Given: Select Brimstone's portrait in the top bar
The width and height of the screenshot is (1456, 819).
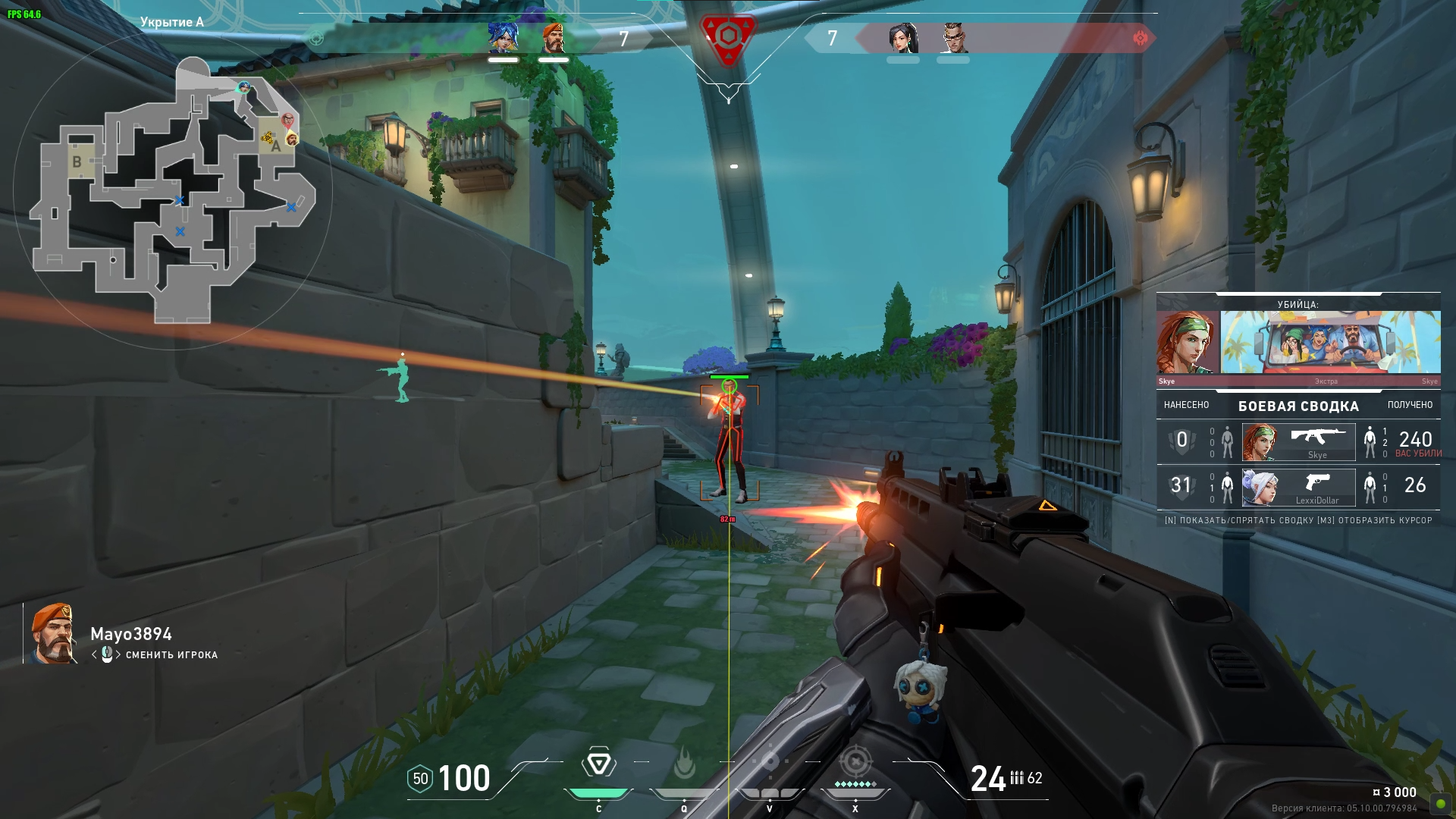Looking at the screenshot, I should (554, 38).
